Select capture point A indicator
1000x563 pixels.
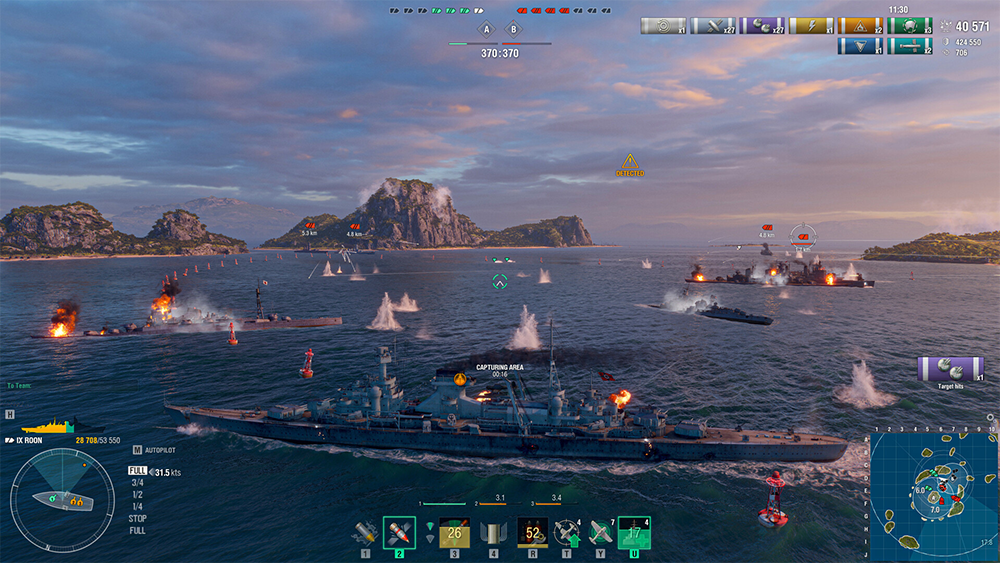[486, 29]
